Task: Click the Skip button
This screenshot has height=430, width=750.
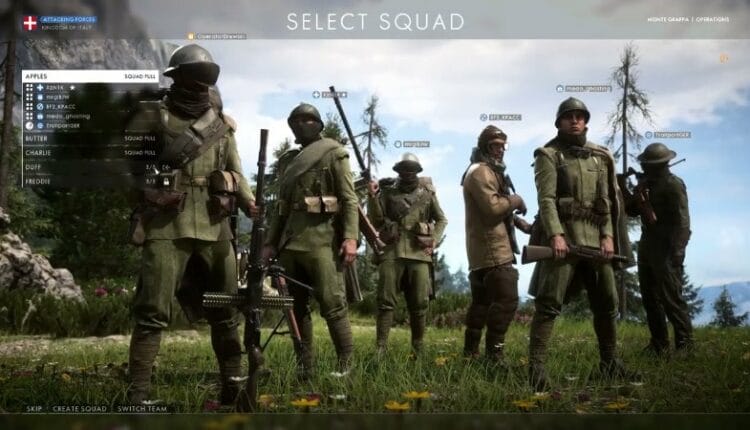Action: point(34,409)
